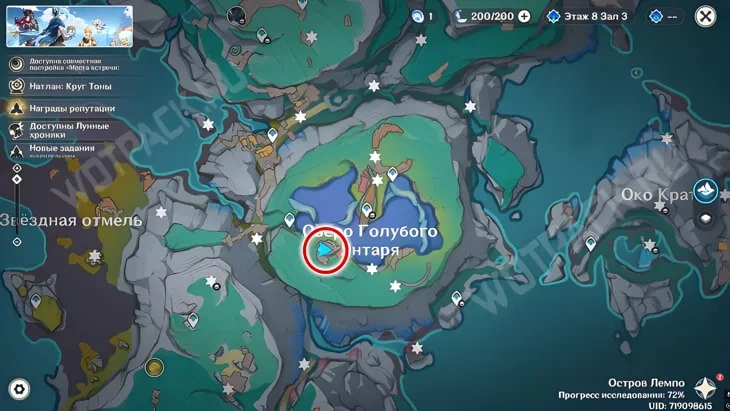Viewport: 730px width, 411px height.
Task: Open the map settings gear
Action: coord(18,389)
